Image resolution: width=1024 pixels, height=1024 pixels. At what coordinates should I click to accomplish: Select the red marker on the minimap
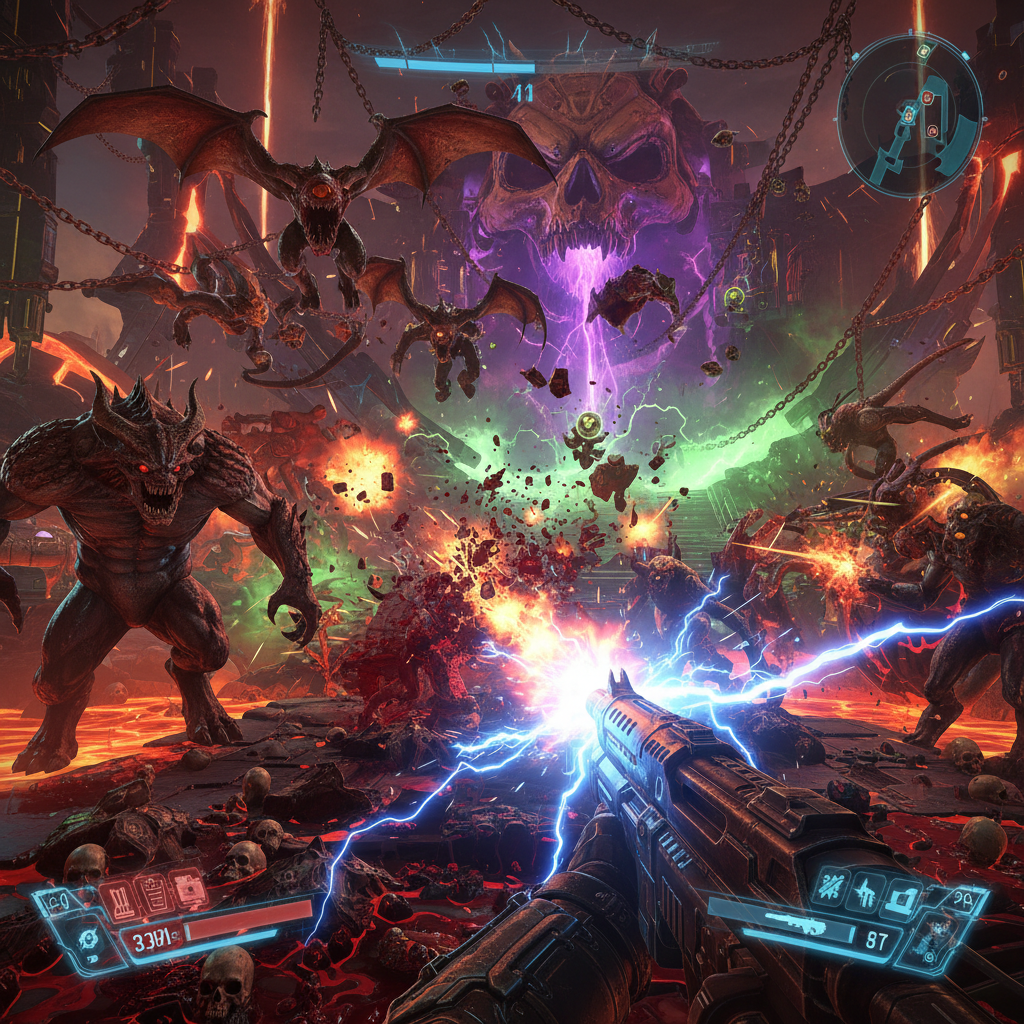point(927,97)
